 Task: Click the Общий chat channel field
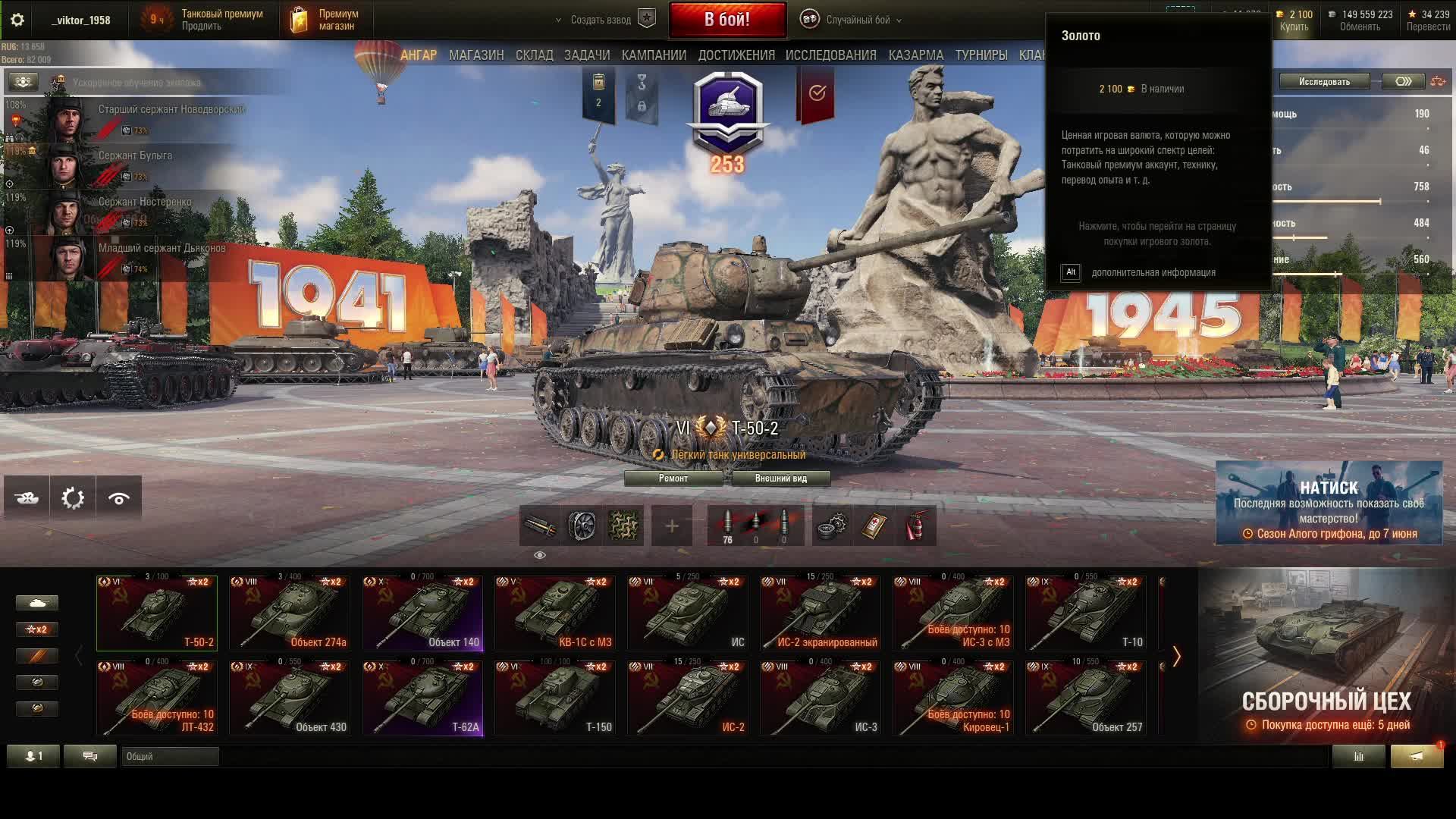coord(170,756)
